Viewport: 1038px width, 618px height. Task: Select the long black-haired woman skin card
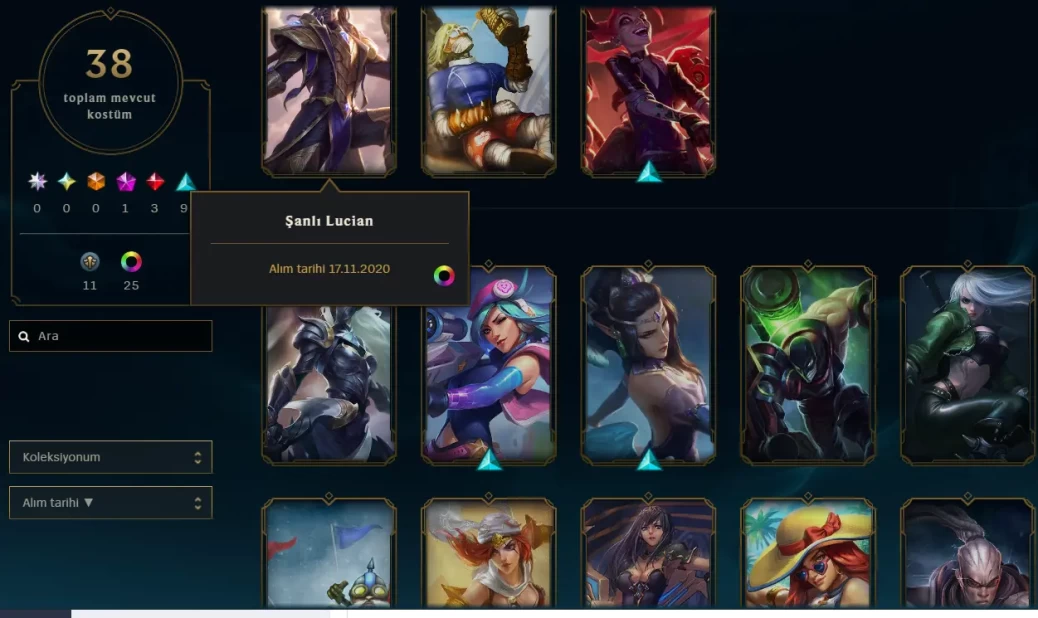648,553
